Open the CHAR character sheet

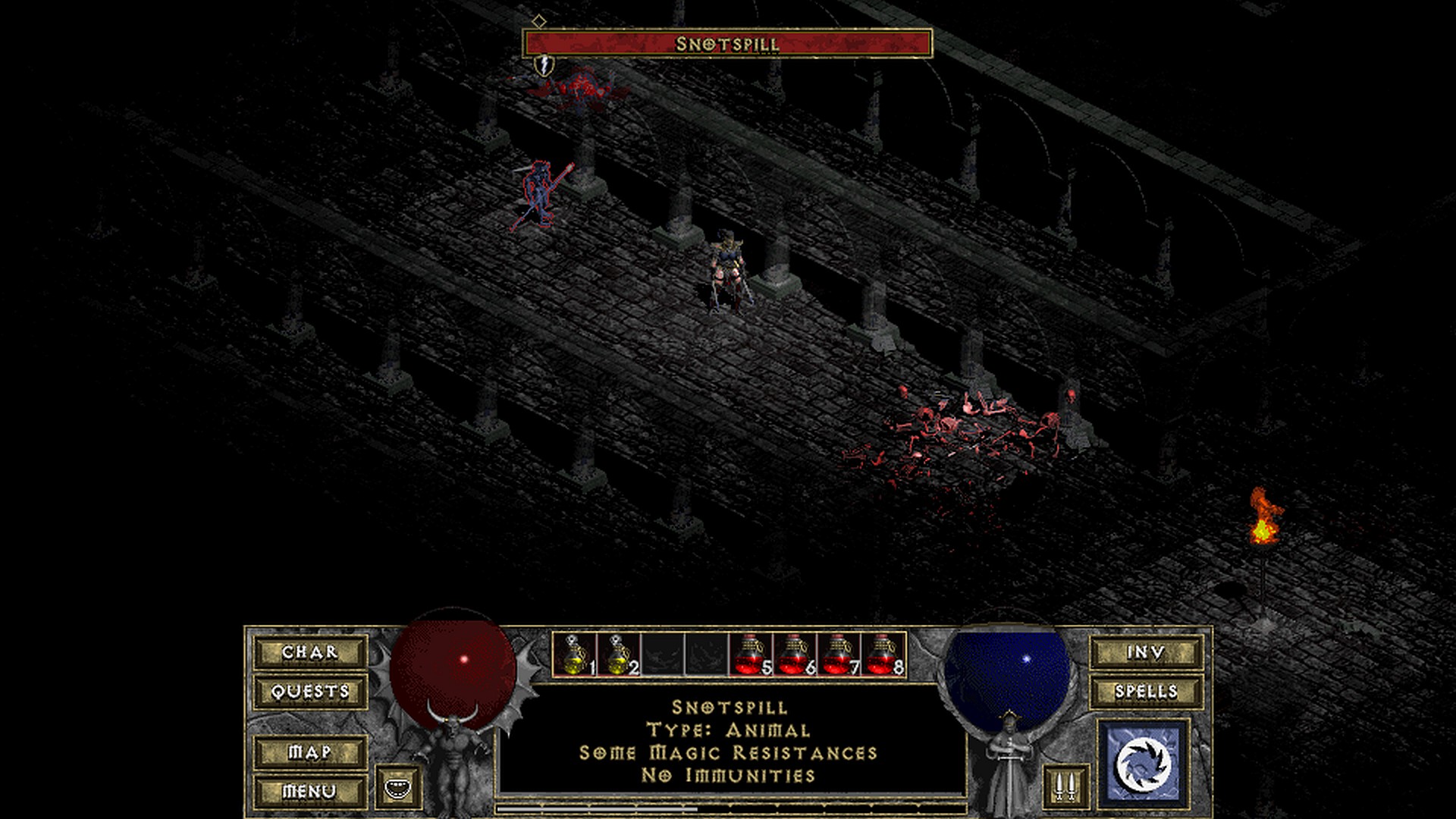(x=310, y=652)
